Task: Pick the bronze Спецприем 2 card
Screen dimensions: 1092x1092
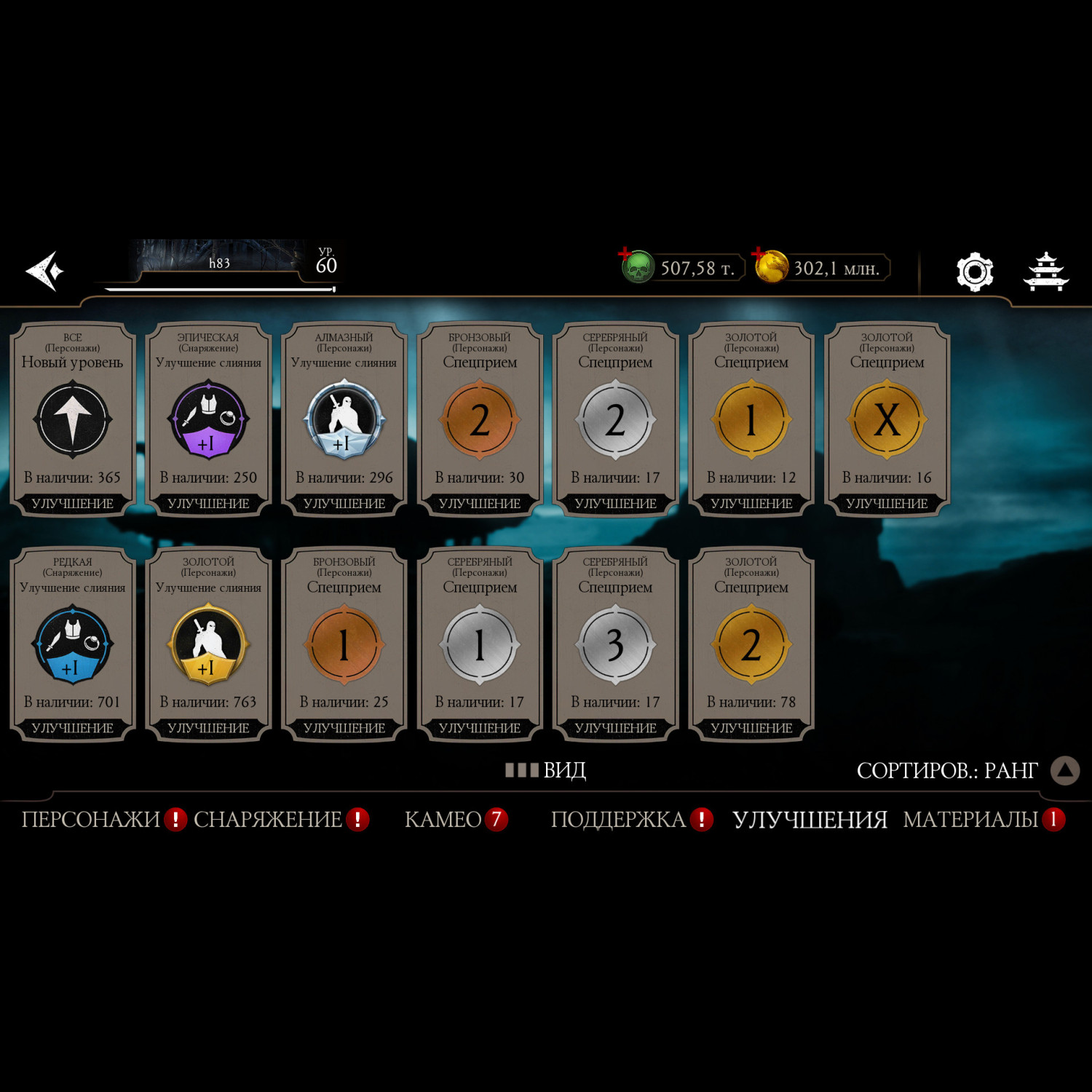Action: click(x=480, y=420)
